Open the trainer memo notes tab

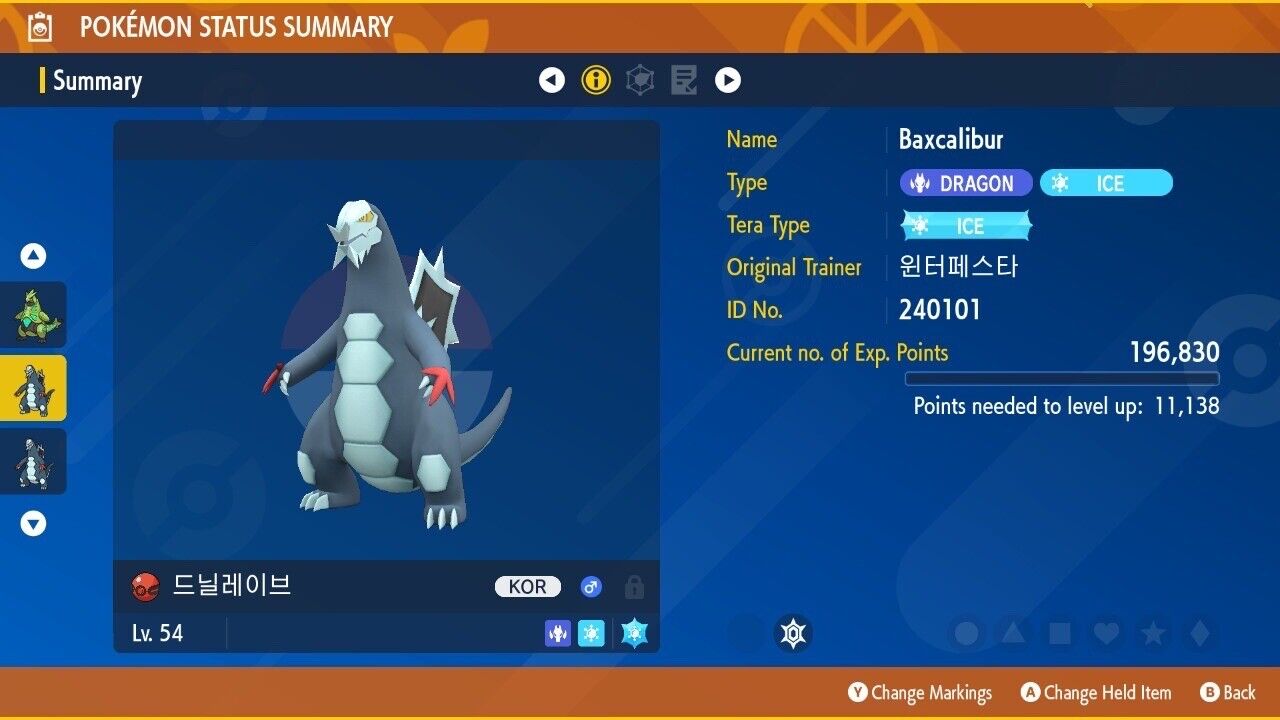point(684,80)
